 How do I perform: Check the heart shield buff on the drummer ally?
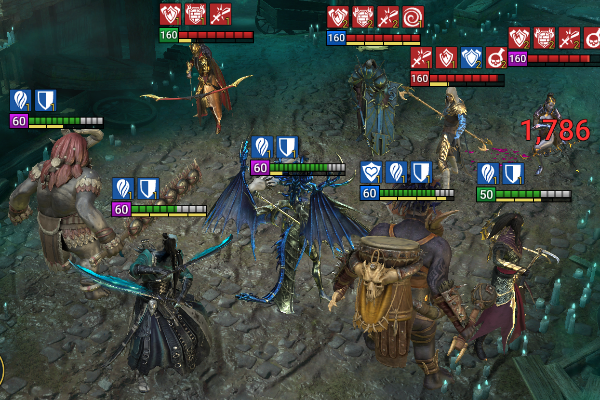[372, 172]
